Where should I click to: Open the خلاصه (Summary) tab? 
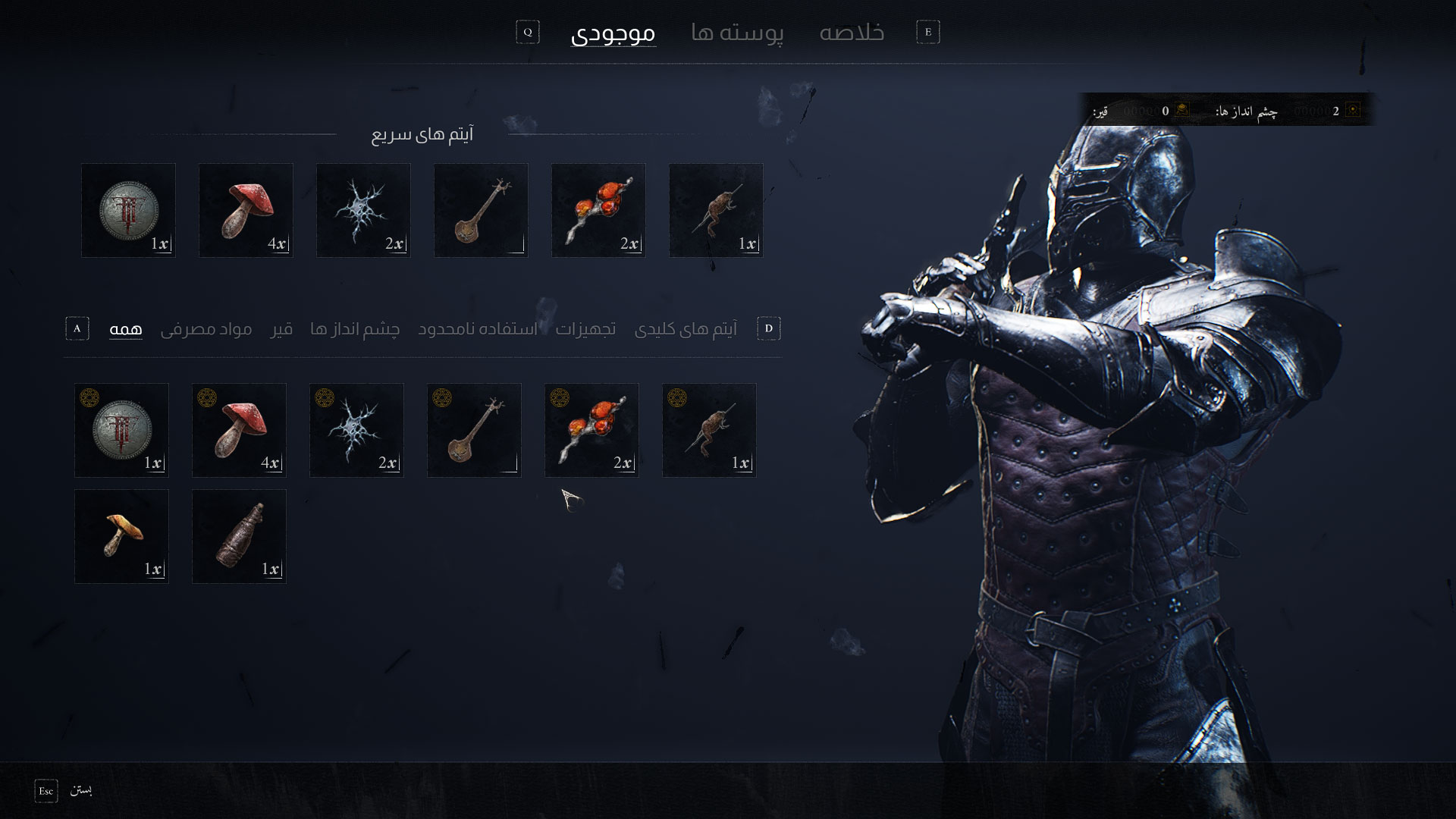[x=852, y=33]
